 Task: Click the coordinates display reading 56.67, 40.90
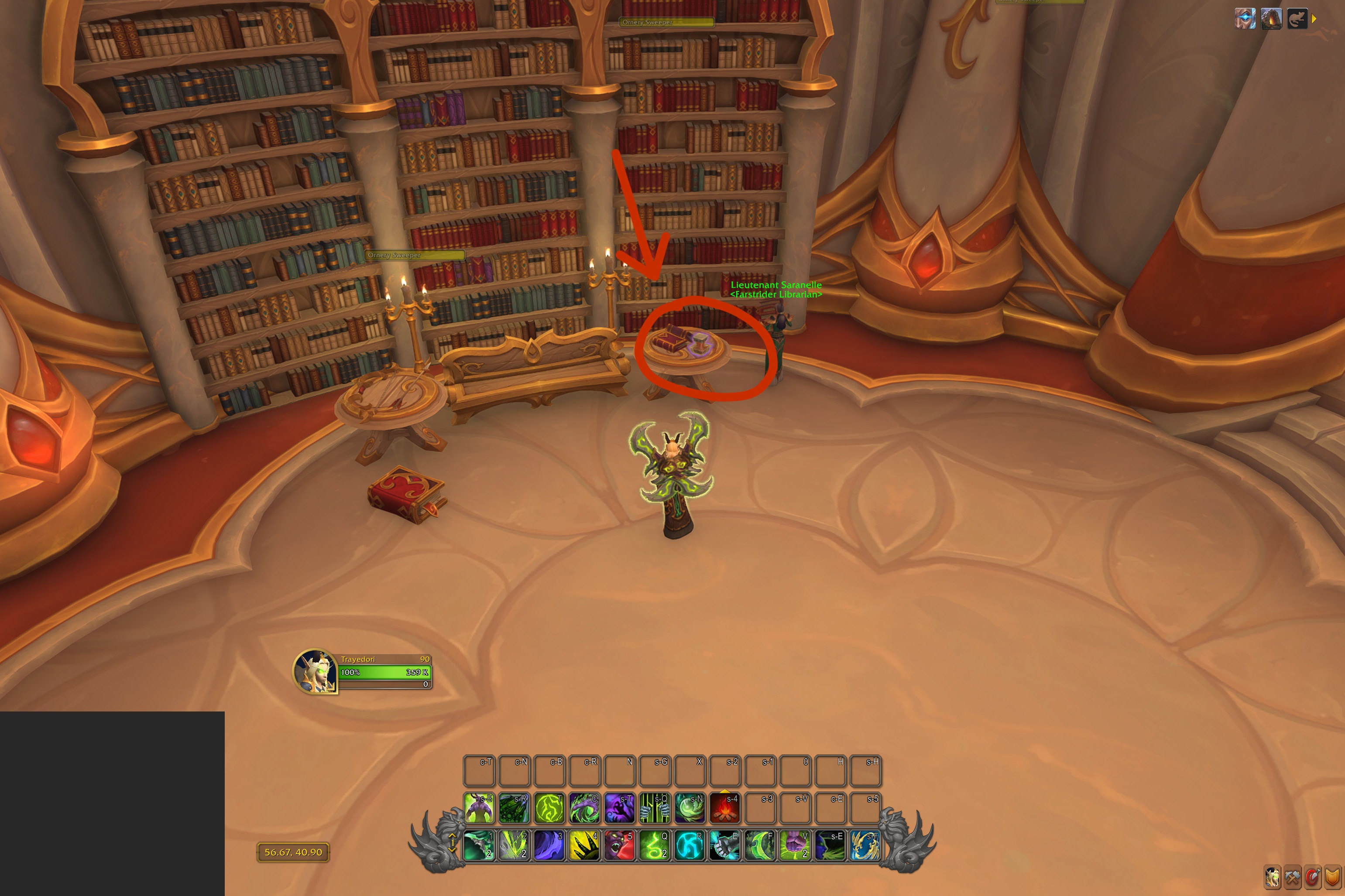point(293,852)
